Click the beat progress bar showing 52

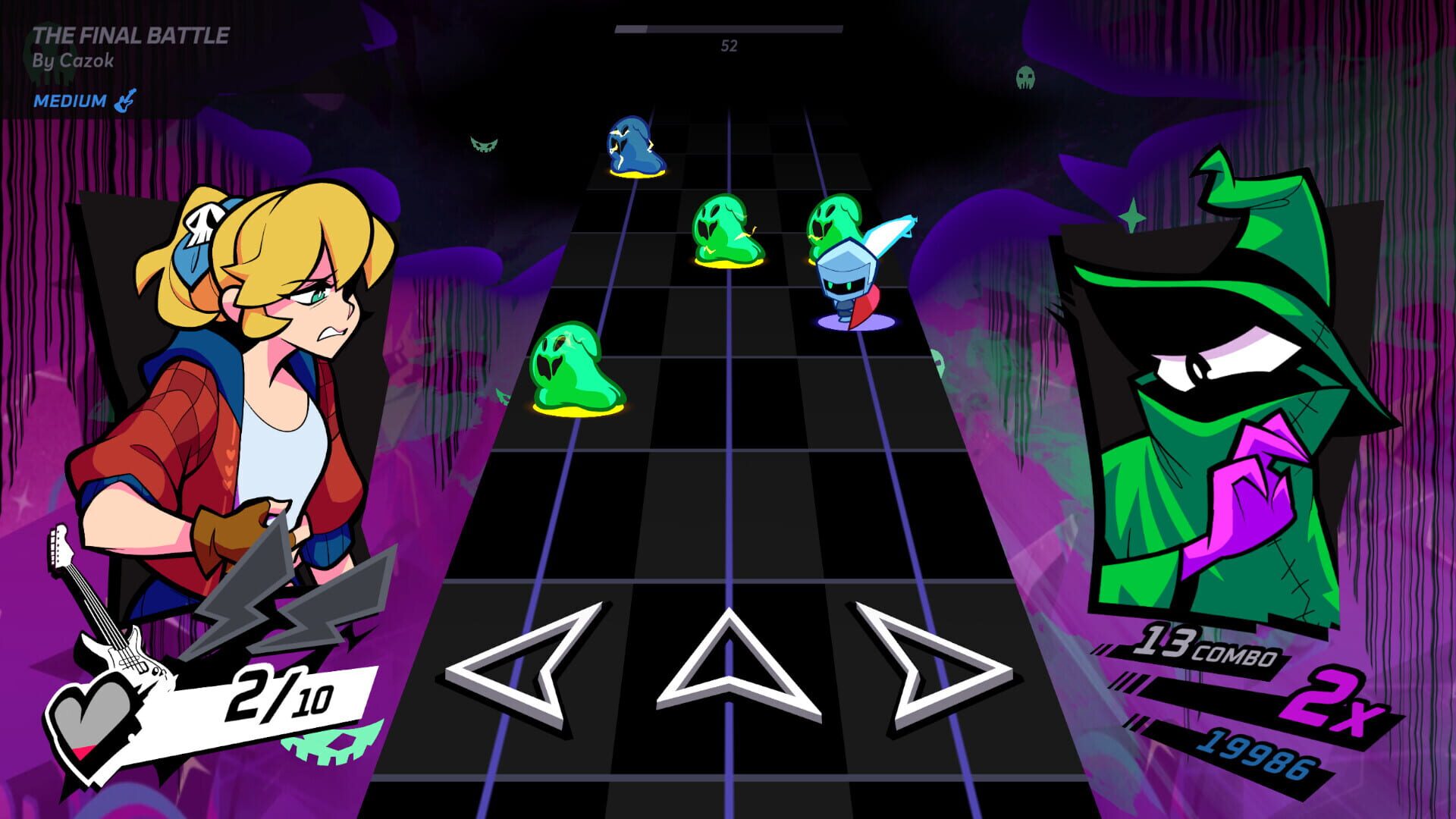pyautogui.click(x=728, y=30)
